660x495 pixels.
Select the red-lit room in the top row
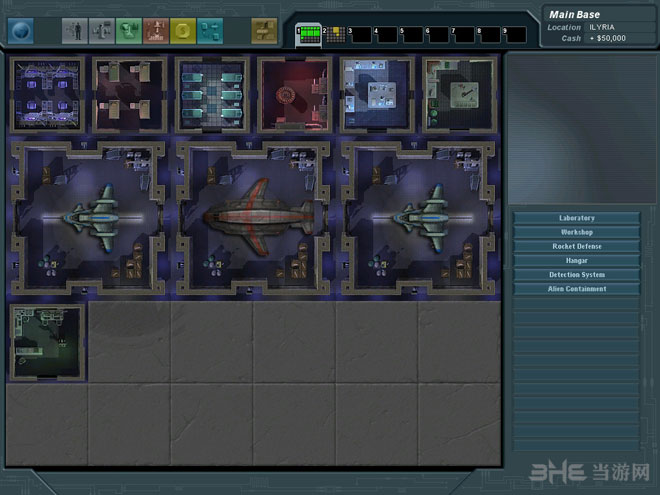[x=294, y=95]
